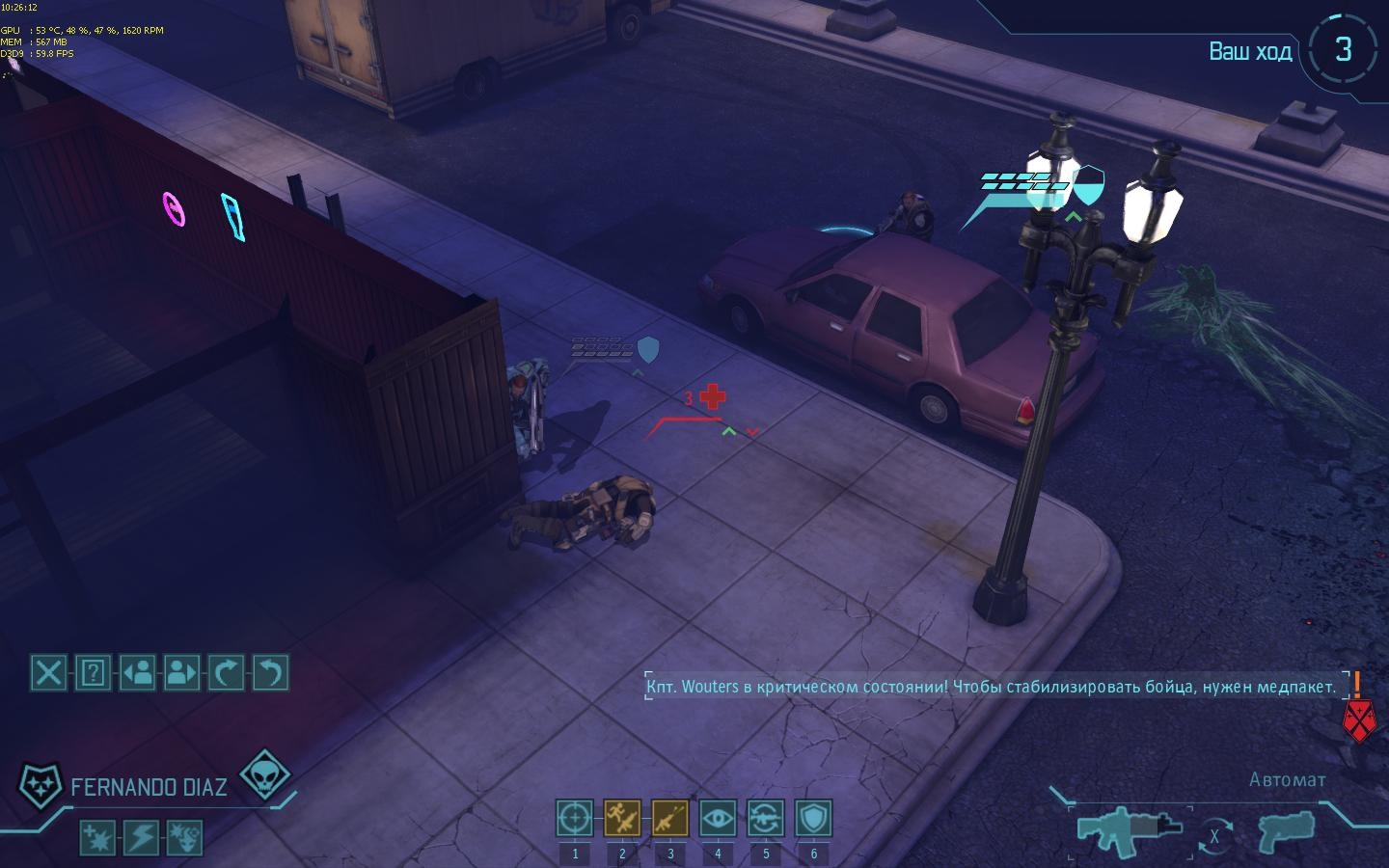This screenshot has height=868, width=1389.
Task: Click the rank badge beside Fernando Diaz
Action: (x=41, y=786)
